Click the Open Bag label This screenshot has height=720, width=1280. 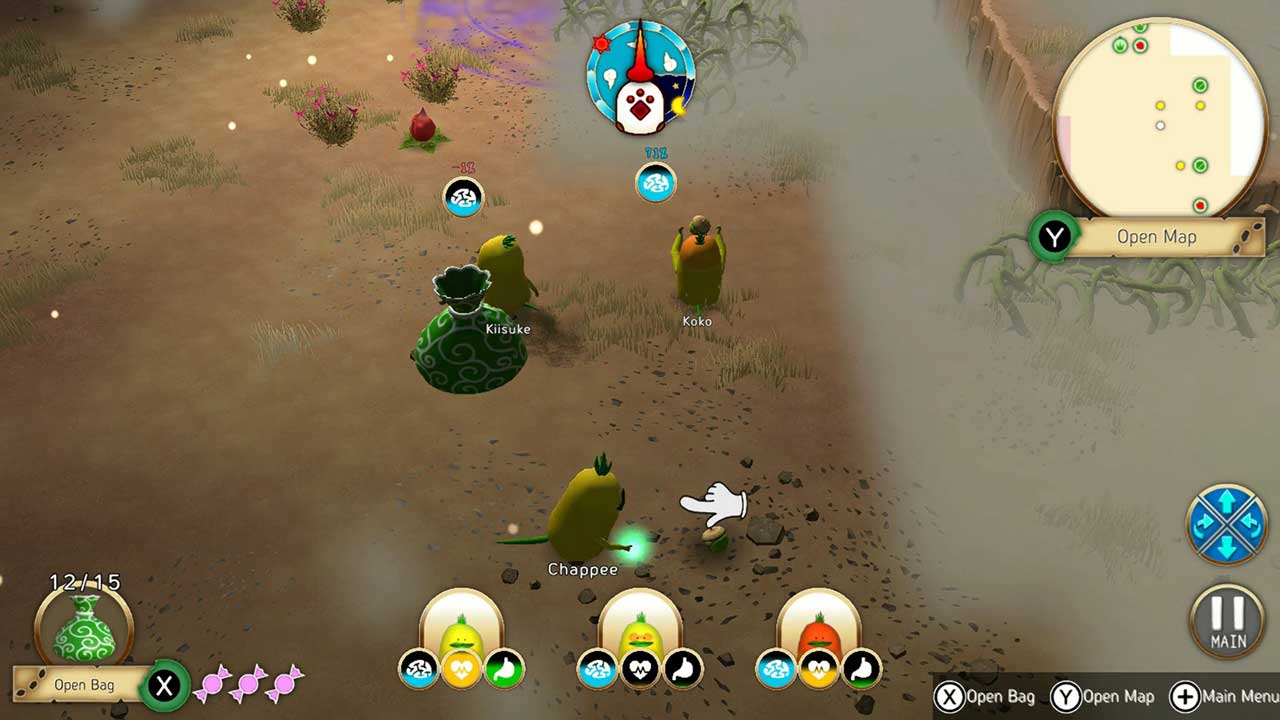pos(83,685)
